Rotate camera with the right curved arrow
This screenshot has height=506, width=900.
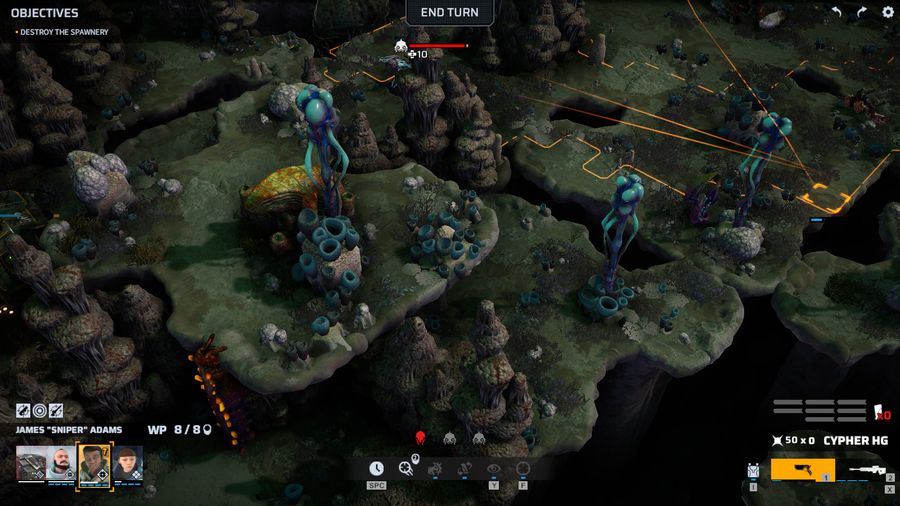(x=862, y=12)
